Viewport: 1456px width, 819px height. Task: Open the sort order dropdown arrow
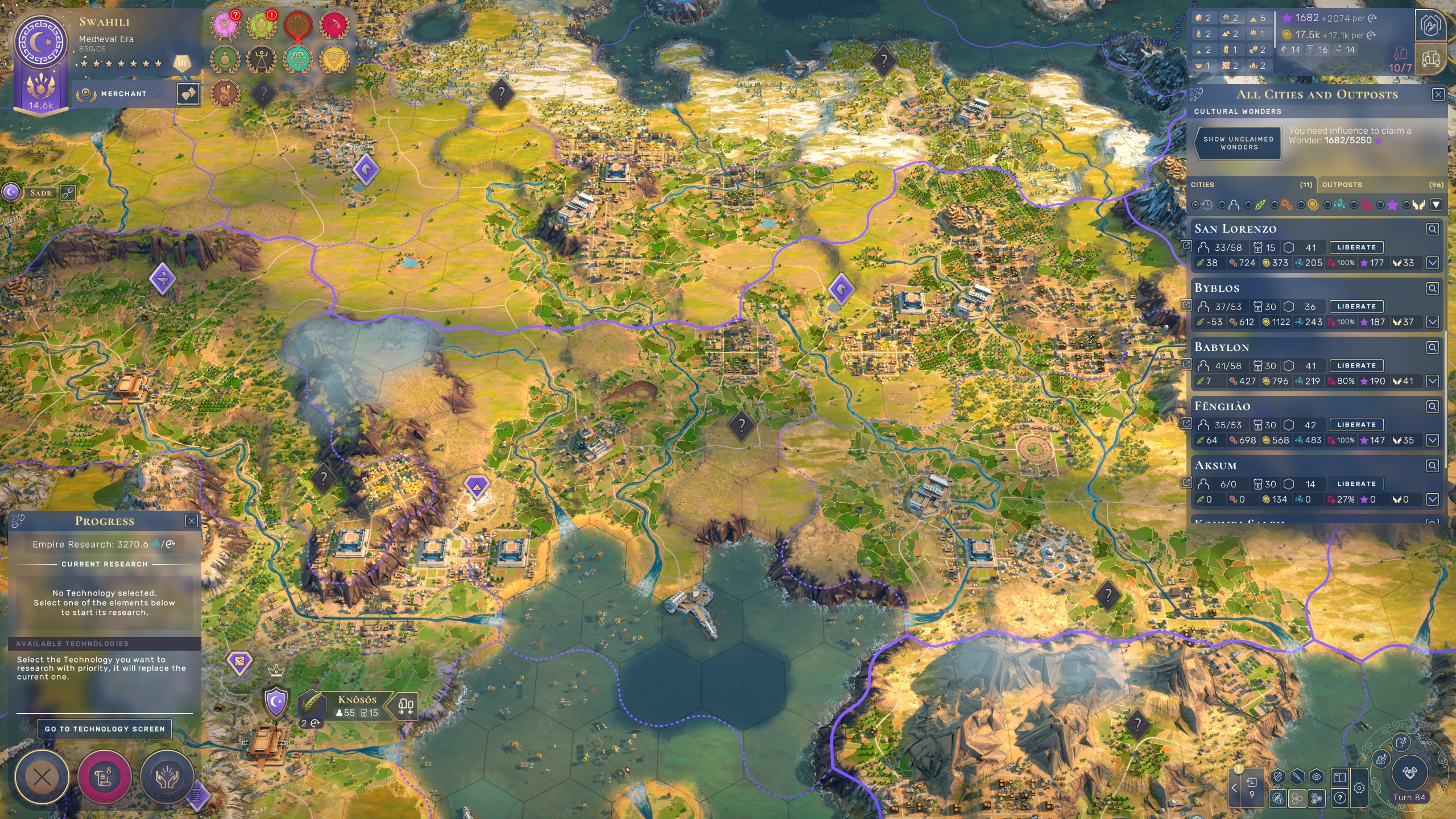coord(1436,205)
